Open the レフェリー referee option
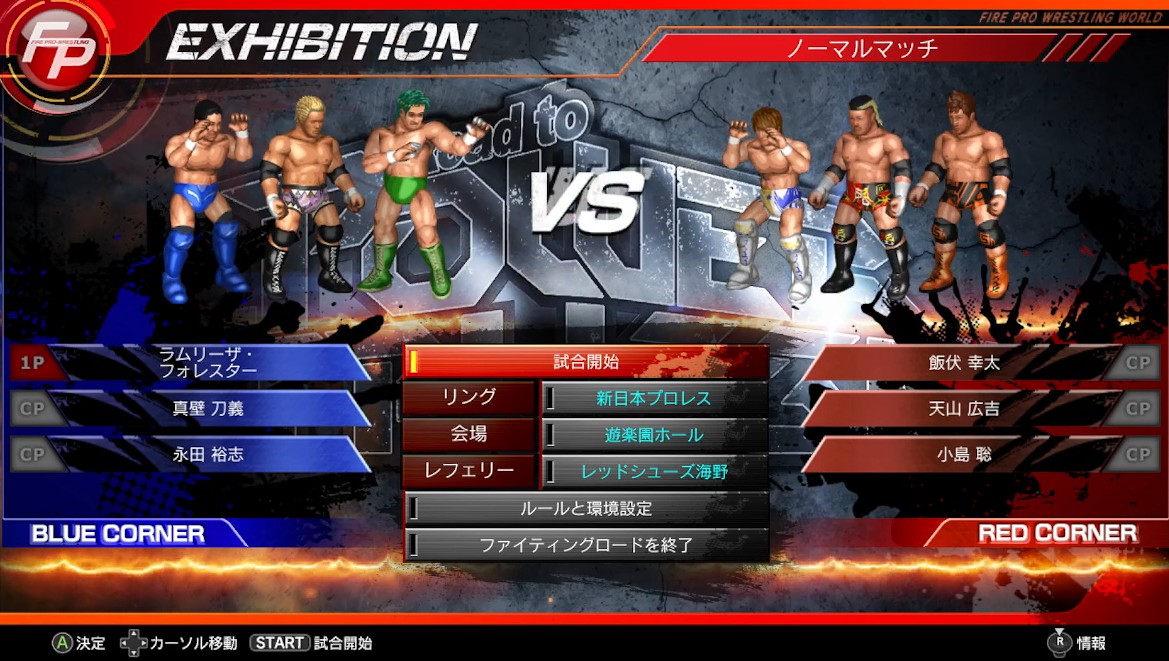The height and width of the screenshot is (661, 1169). [469, 471]
